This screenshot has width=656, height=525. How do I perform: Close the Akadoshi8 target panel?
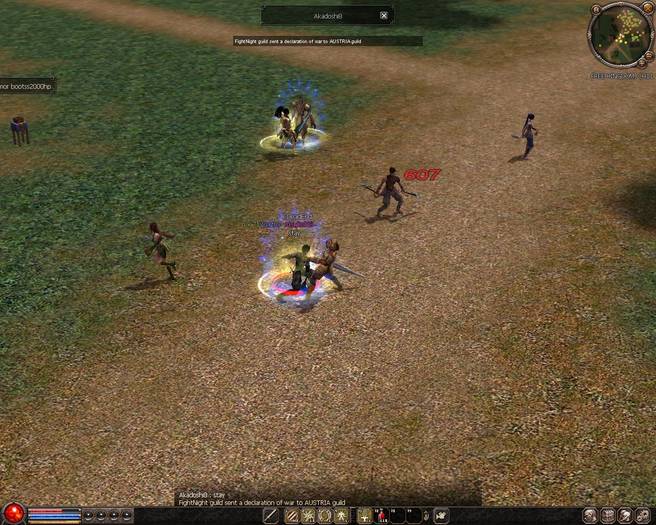click(x=384, y=16)
